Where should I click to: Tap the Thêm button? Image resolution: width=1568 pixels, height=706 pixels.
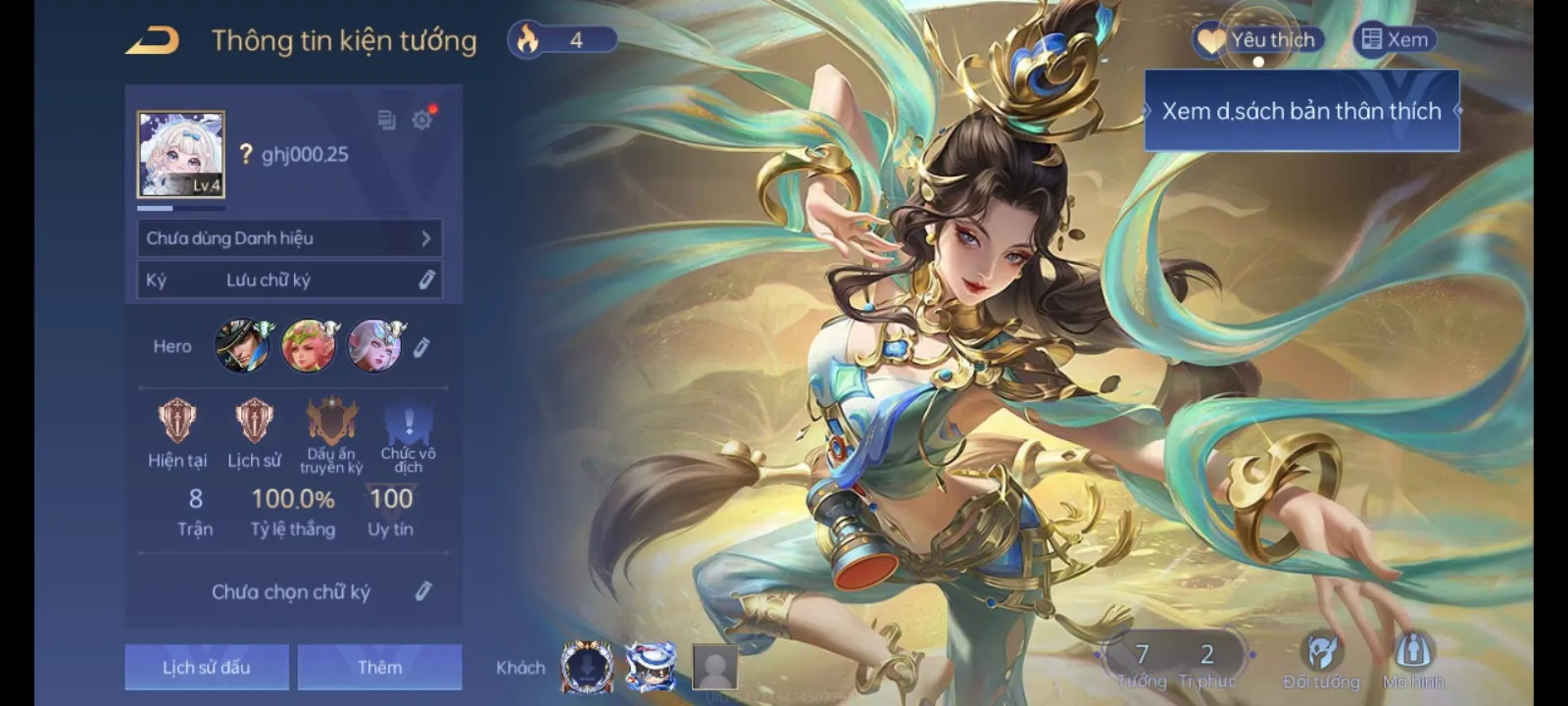pos(379,667)
